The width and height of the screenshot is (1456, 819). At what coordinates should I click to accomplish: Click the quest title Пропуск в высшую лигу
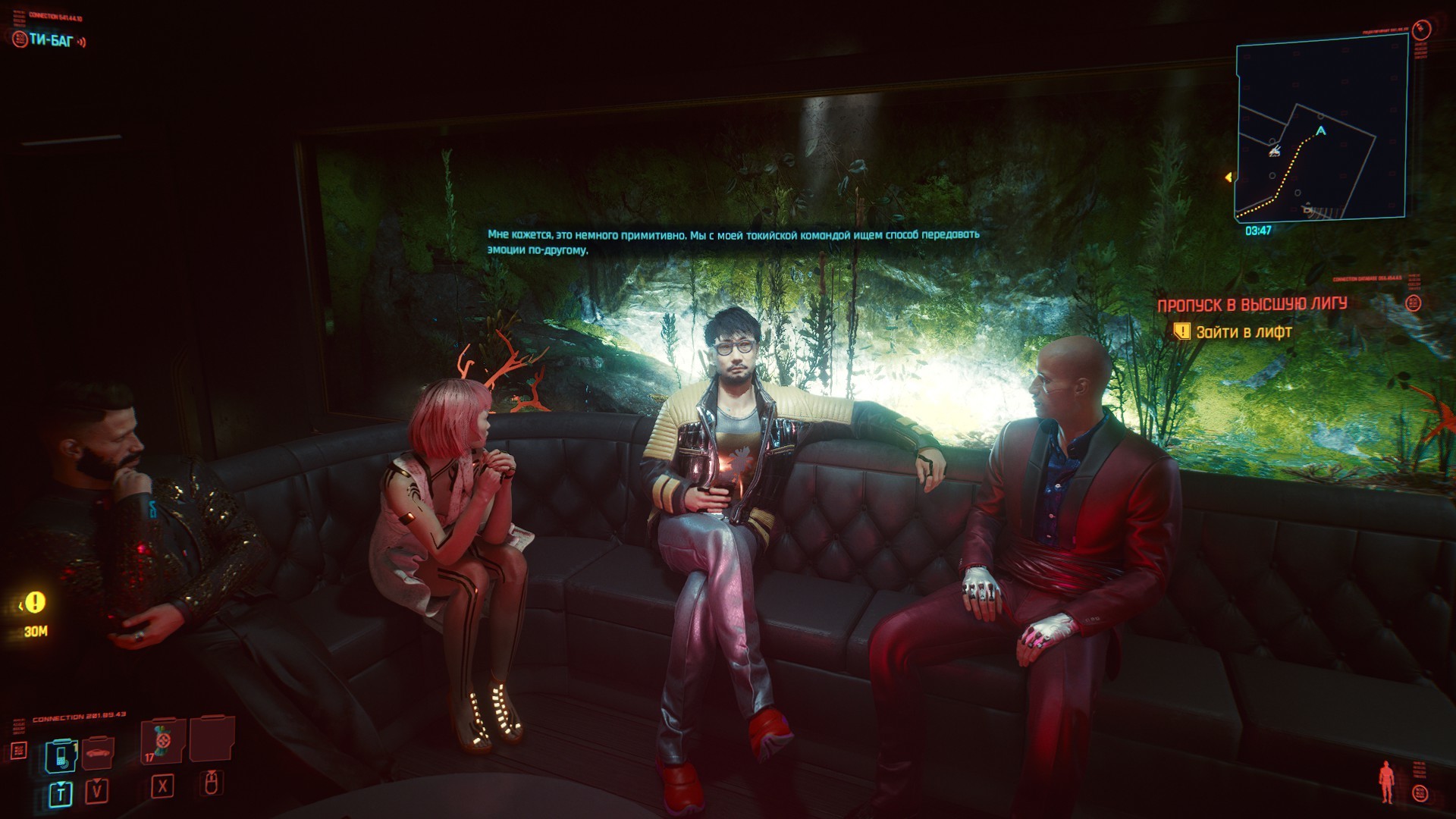click(x=1251, y=305)
